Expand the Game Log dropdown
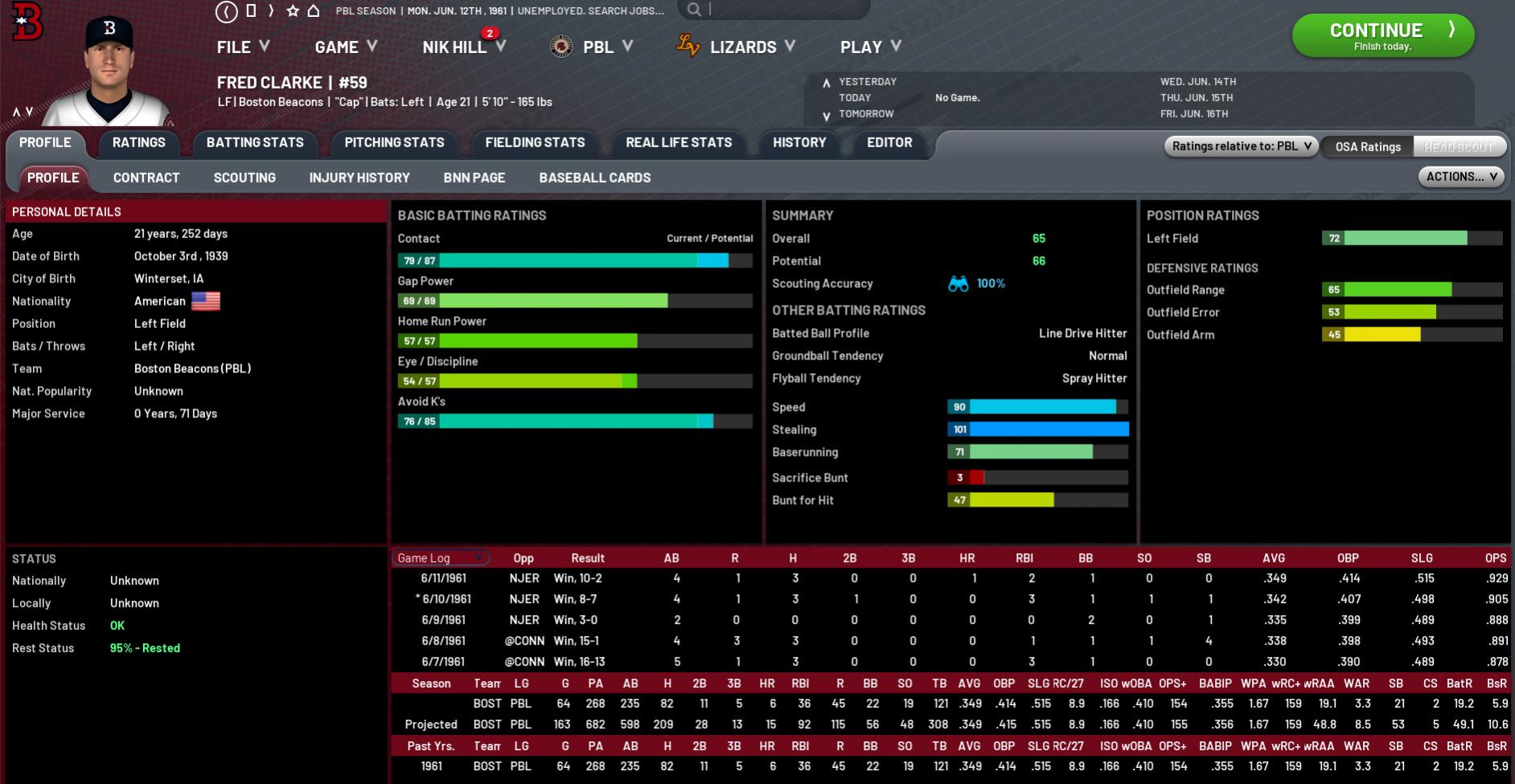The image size is (1515, 784). (x=441, y=558)
